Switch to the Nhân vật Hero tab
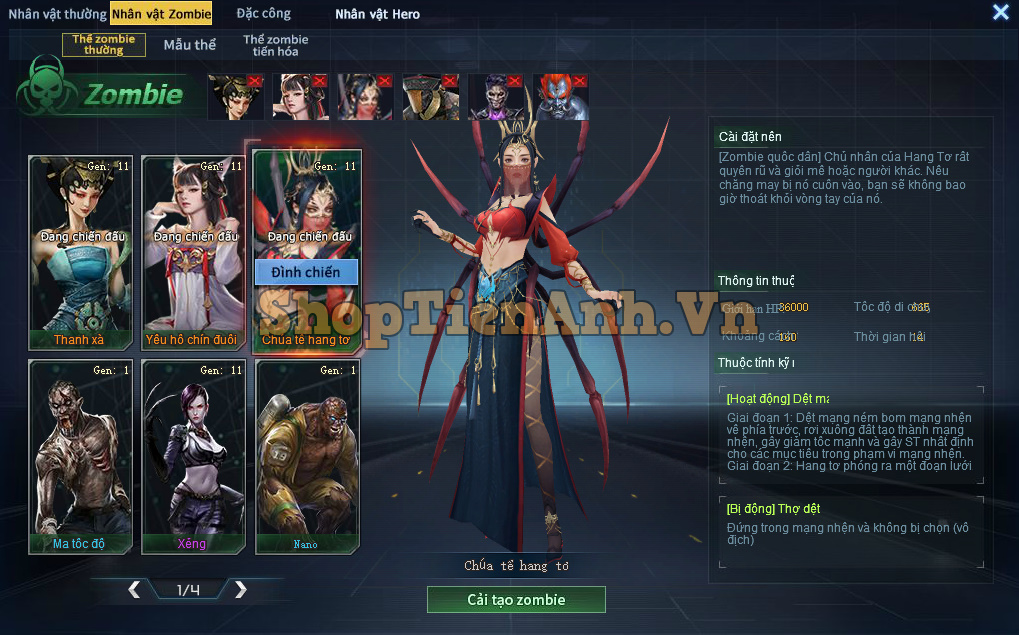Viewport: 1019px width, 635px height. 377,14
